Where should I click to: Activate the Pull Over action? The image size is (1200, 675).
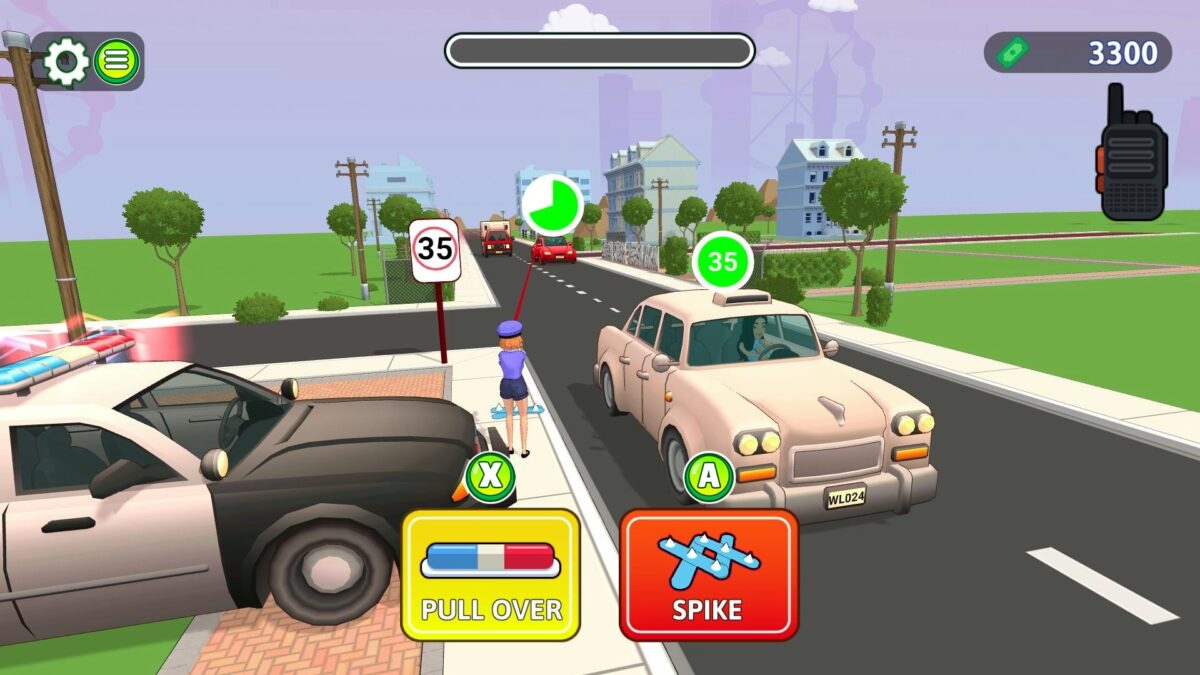(x=490, y=575)
